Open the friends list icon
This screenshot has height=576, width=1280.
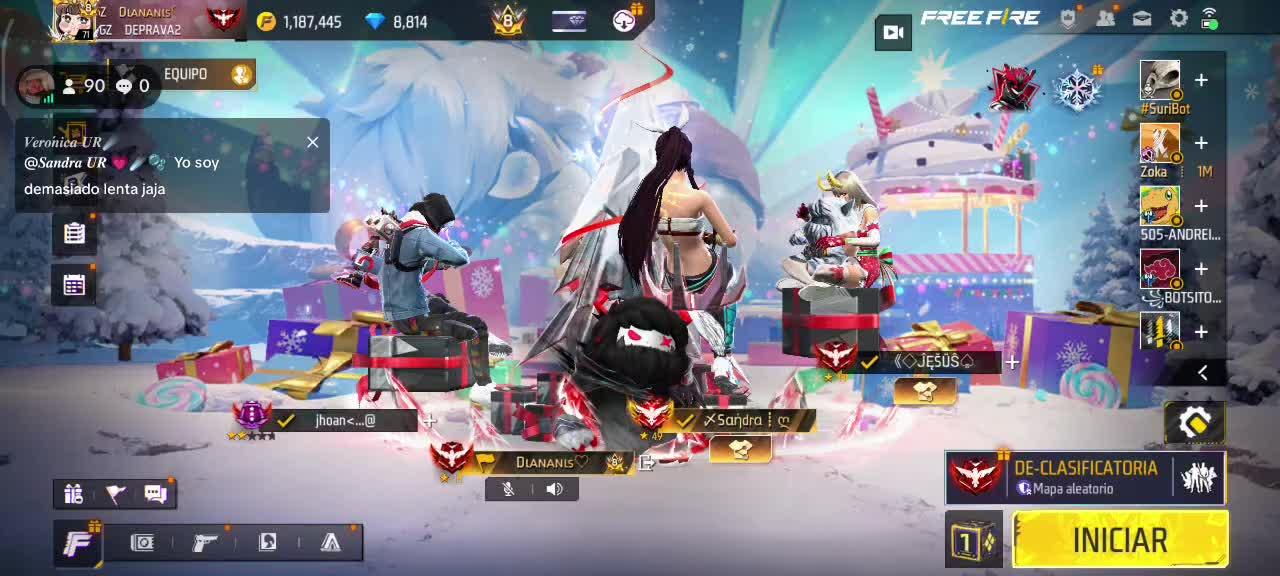[1105, 18]
